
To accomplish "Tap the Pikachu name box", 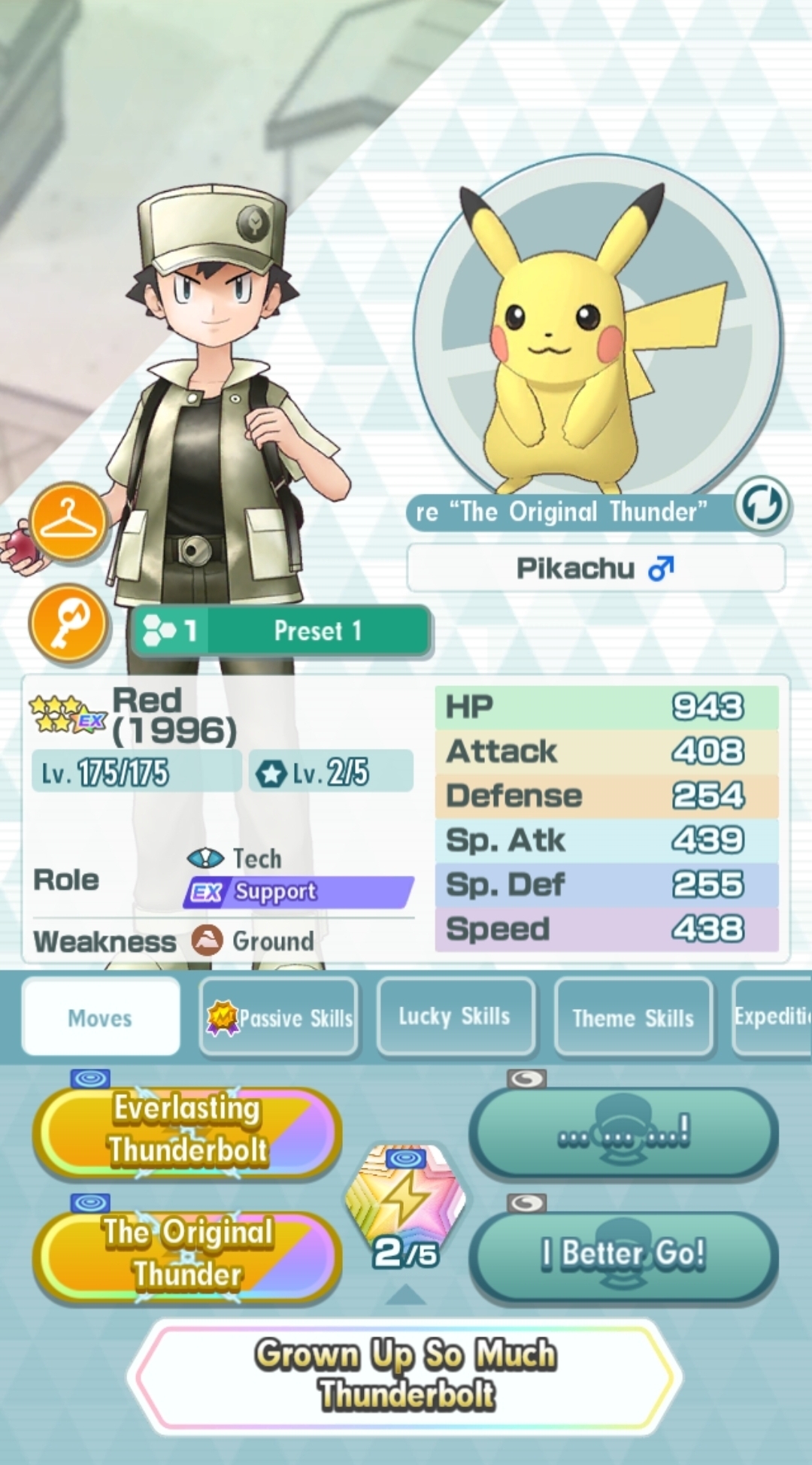I will point(595,569).
